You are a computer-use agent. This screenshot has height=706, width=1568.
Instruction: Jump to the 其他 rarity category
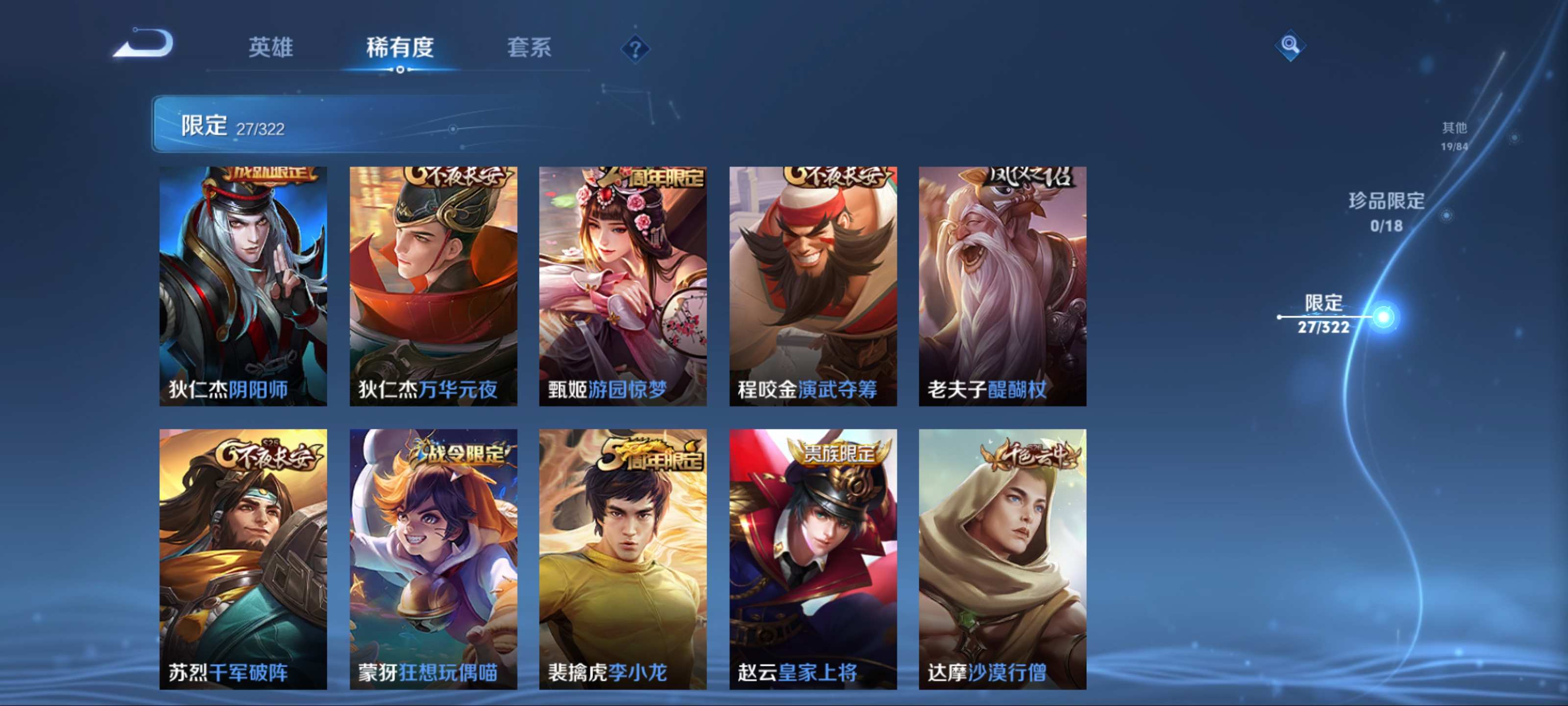coord(1454,135)
